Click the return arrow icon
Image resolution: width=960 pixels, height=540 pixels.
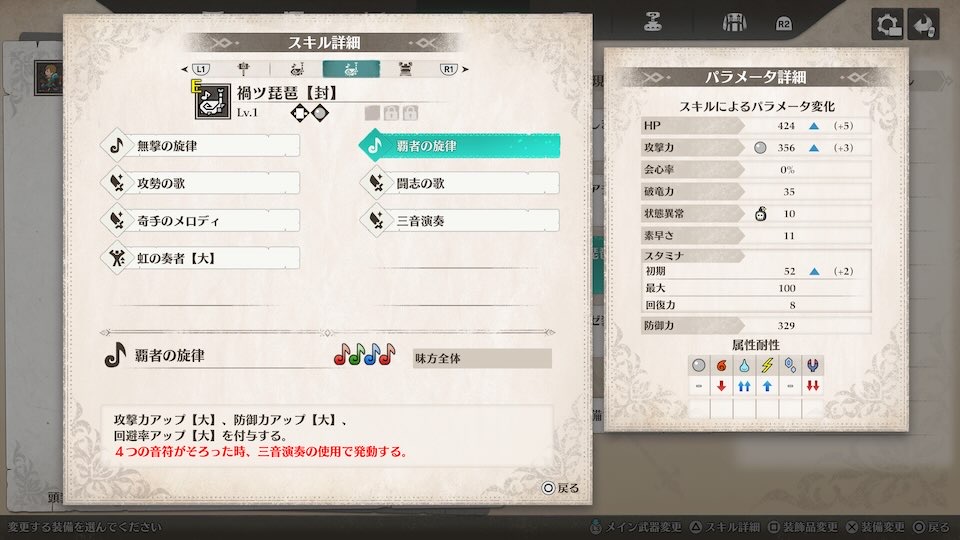coord(924,24)
